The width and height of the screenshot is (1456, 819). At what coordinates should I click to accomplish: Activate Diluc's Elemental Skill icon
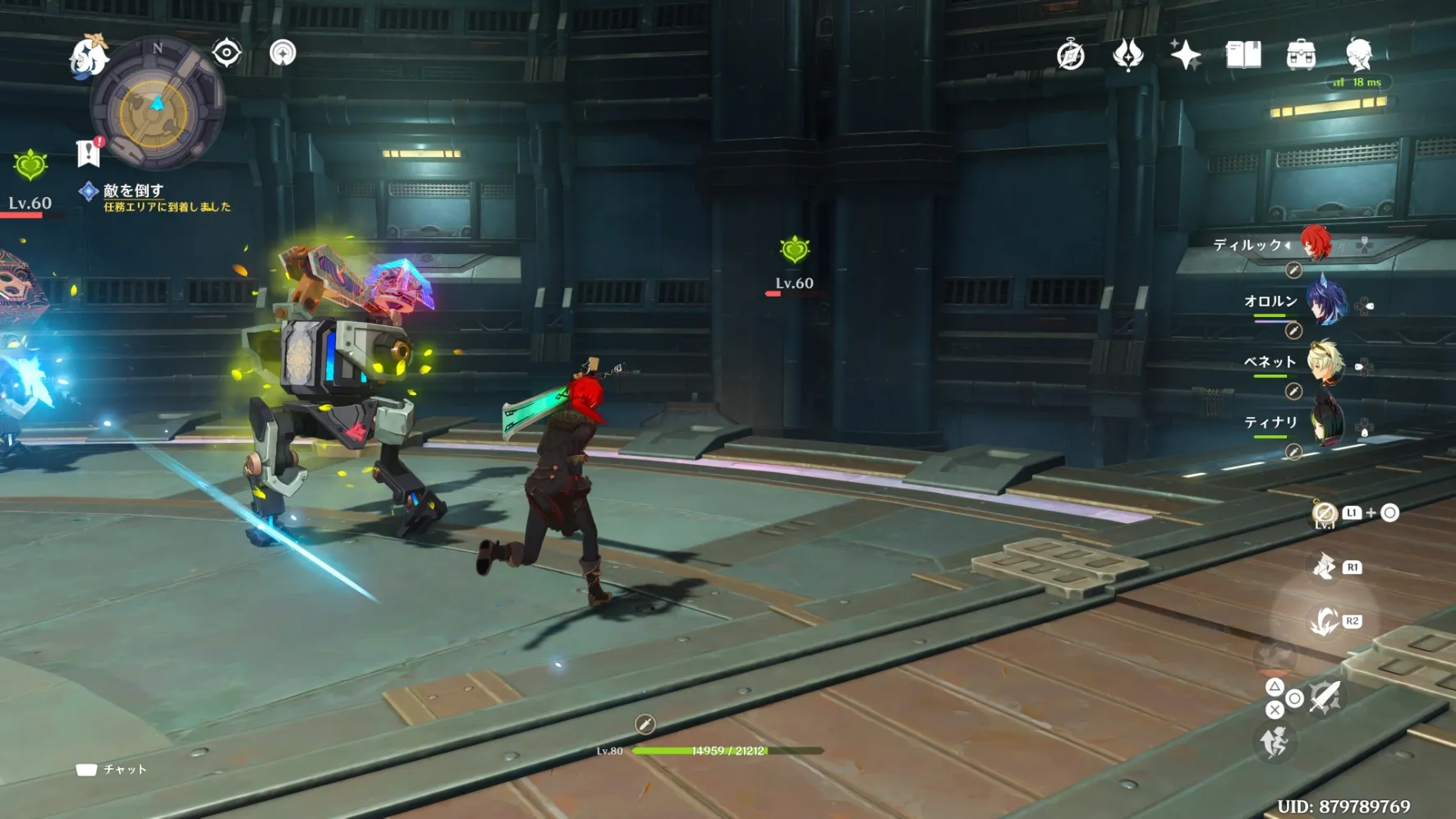point(1324,568)
